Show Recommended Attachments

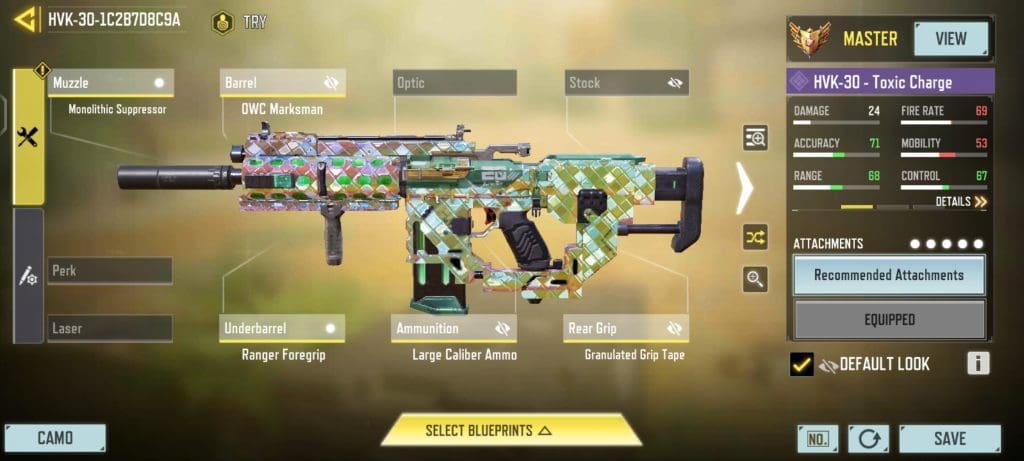coord(888,275)
